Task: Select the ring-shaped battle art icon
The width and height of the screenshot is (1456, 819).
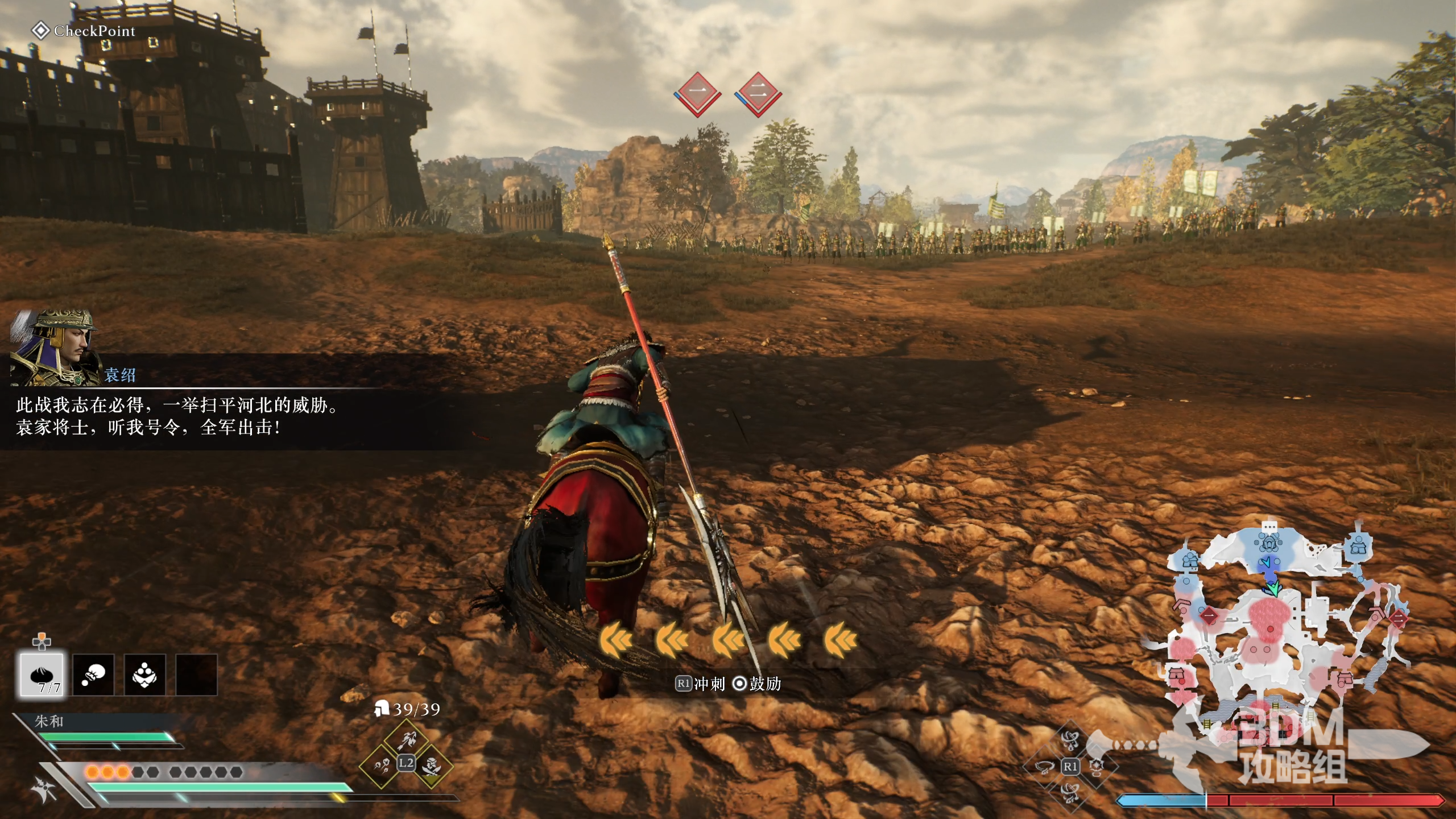Action: (x=1044, y=767)
